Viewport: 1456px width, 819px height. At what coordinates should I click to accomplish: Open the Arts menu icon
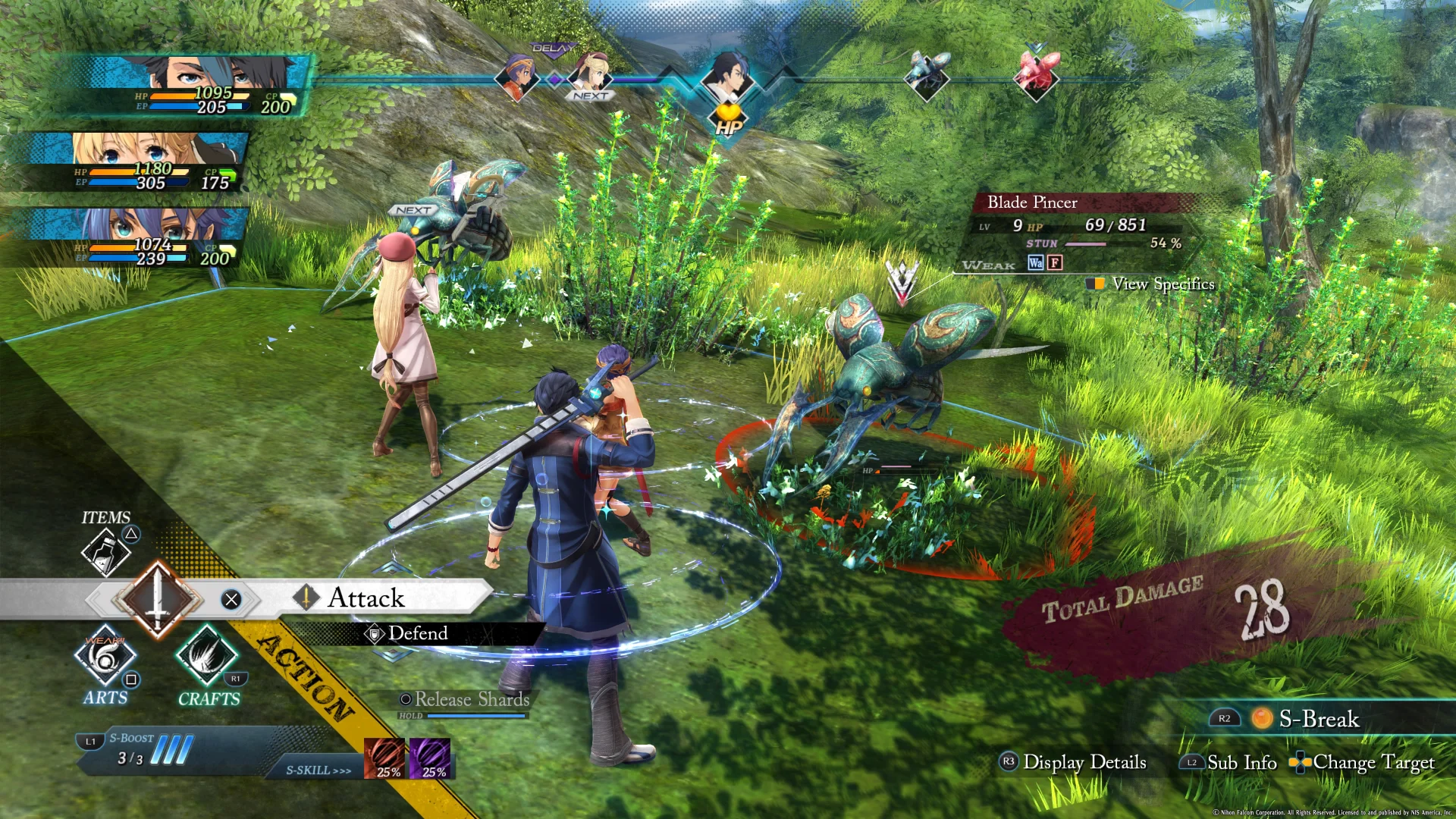click(105, 657)
